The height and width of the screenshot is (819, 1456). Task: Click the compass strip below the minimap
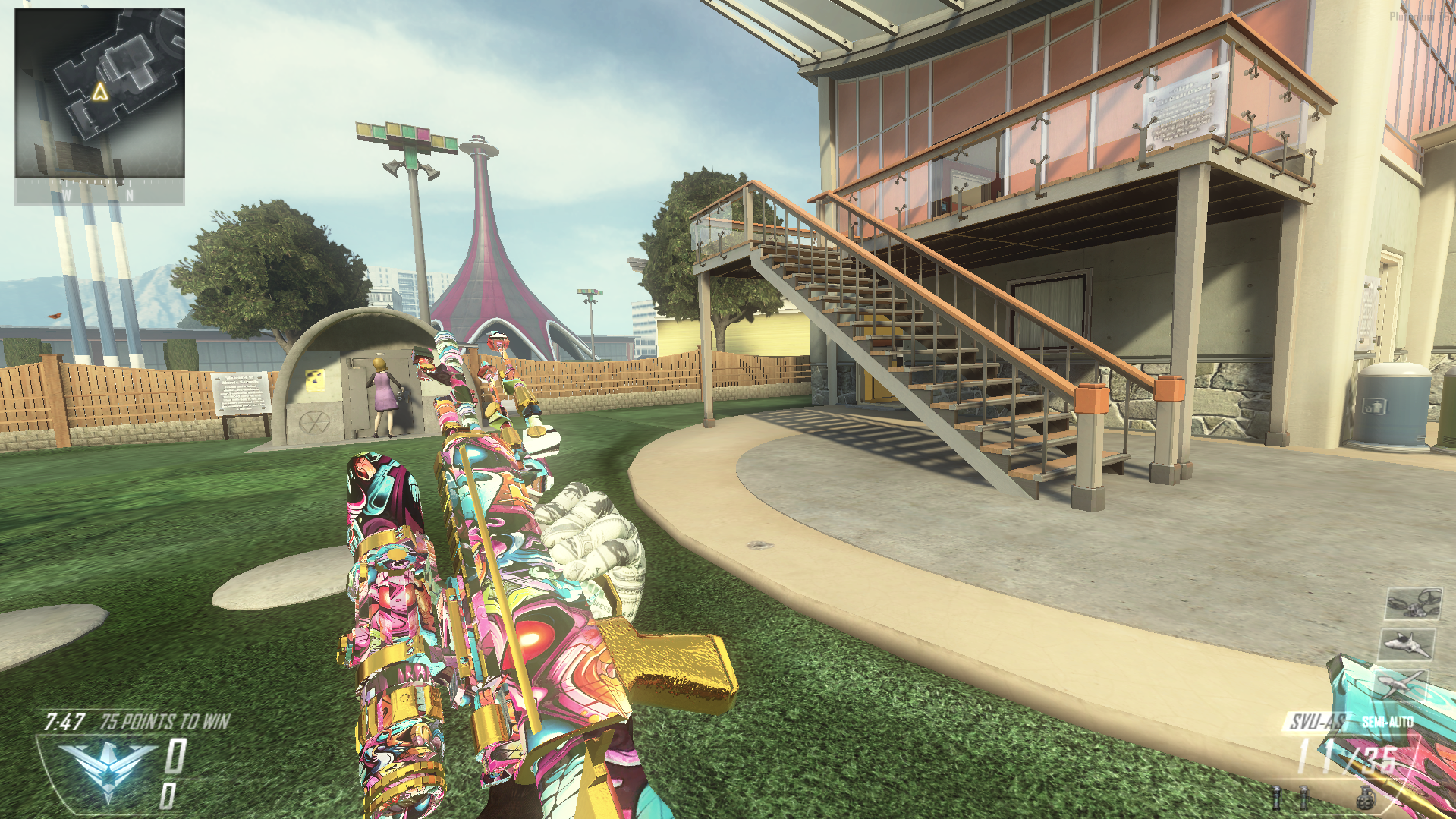click(99, 193)
